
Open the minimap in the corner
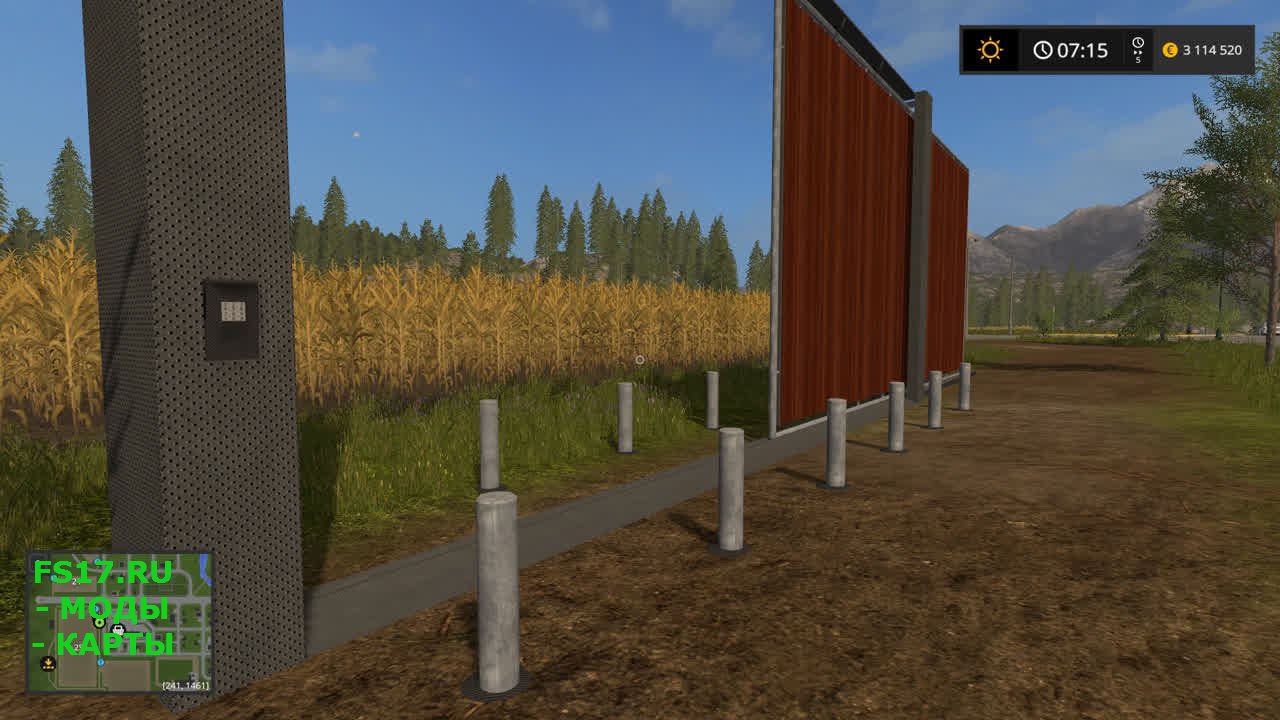119,622
